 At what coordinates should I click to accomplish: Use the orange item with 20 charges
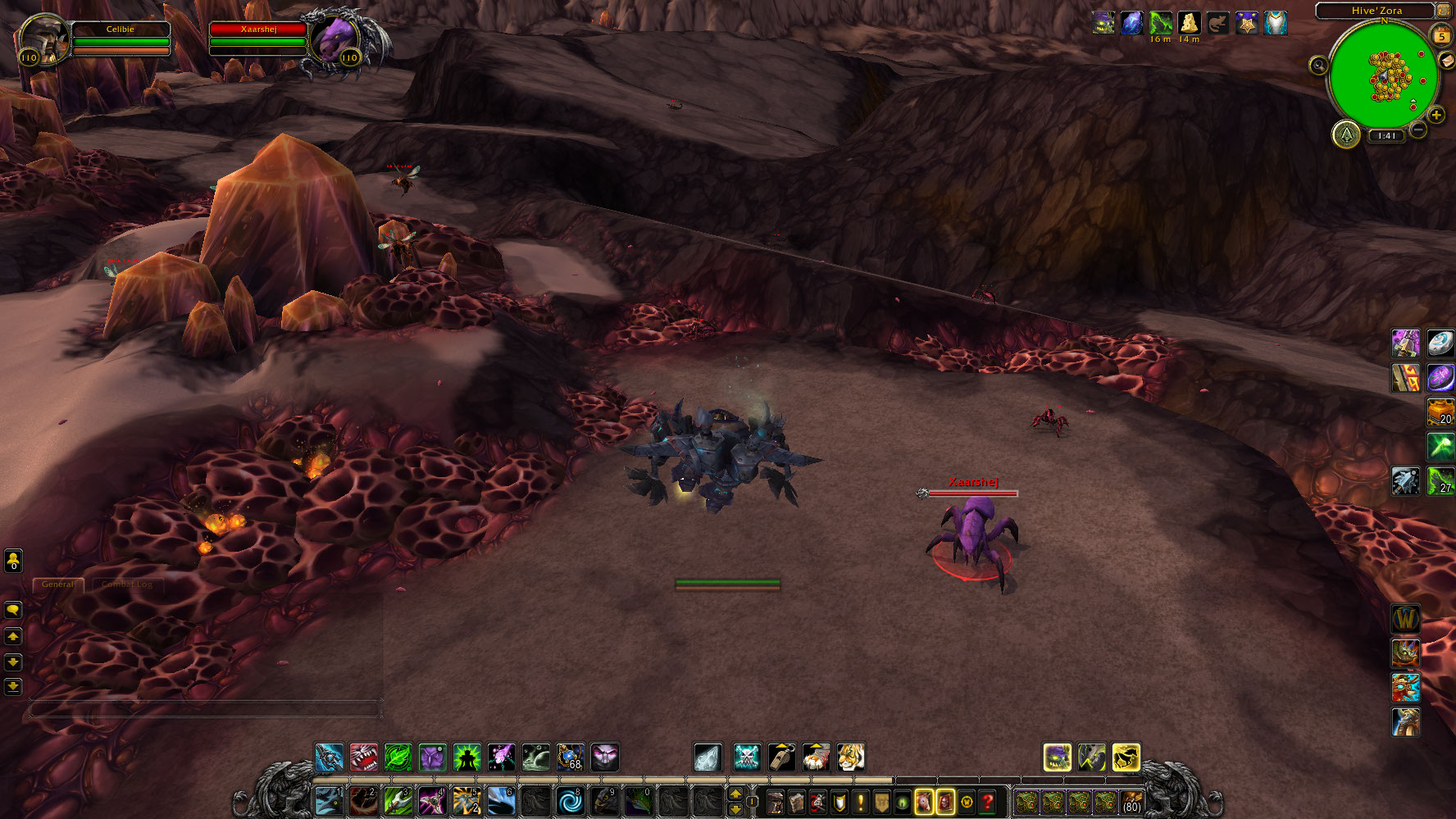pos(1440,412)
